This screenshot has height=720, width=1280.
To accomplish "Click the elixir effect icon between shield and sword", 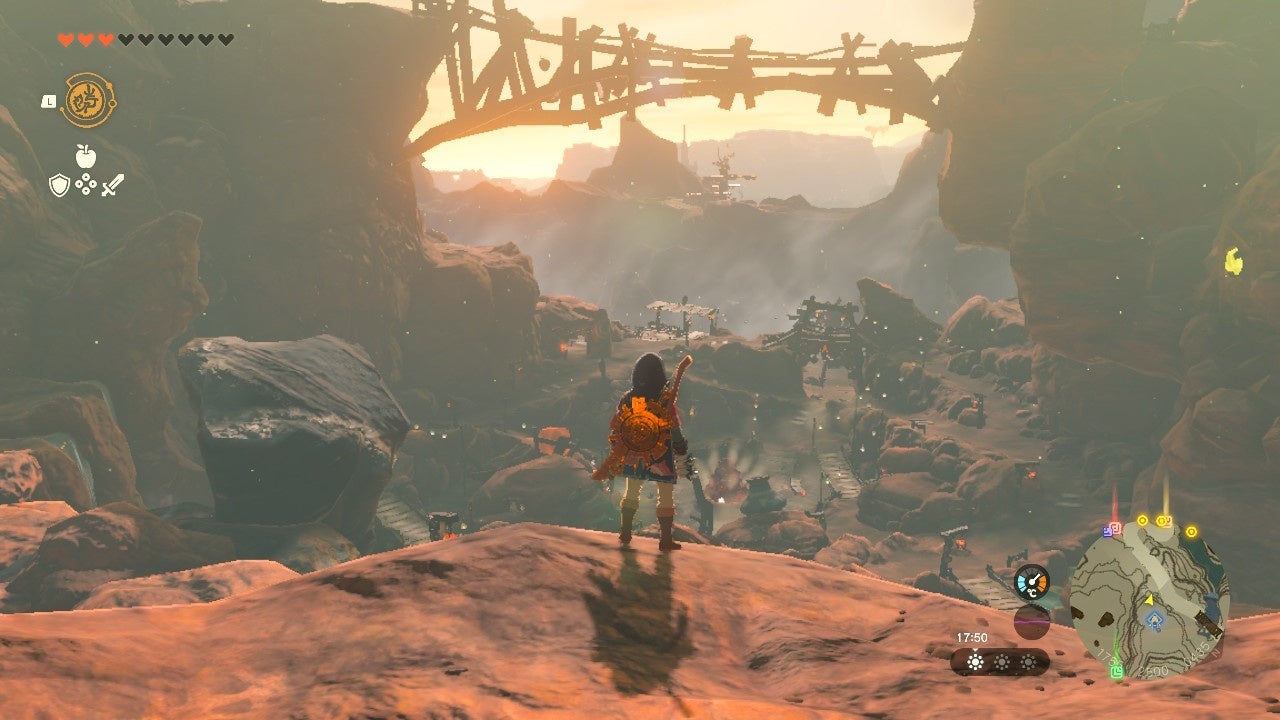I will [x=85, y=183].
